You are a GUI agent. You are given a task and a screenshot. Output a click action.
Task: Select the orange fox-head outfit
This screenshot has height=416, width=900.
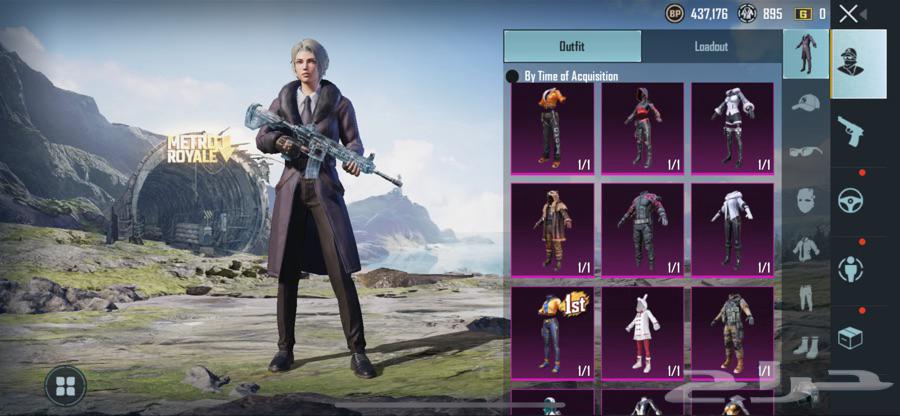click(x=552, y=128)
